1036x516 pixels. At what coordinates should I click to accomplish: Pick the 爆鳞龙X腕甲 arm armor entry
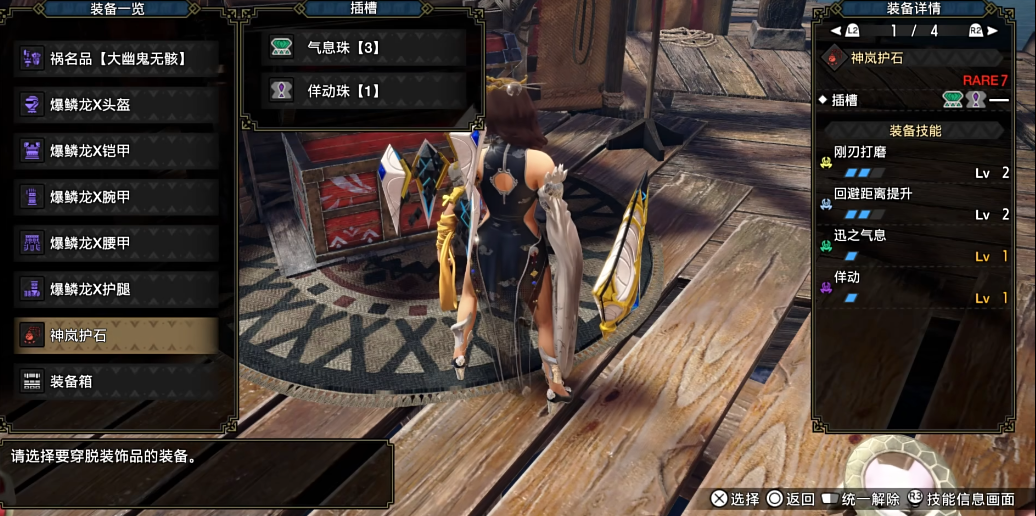pyautogui.click(x=118, y=196)
